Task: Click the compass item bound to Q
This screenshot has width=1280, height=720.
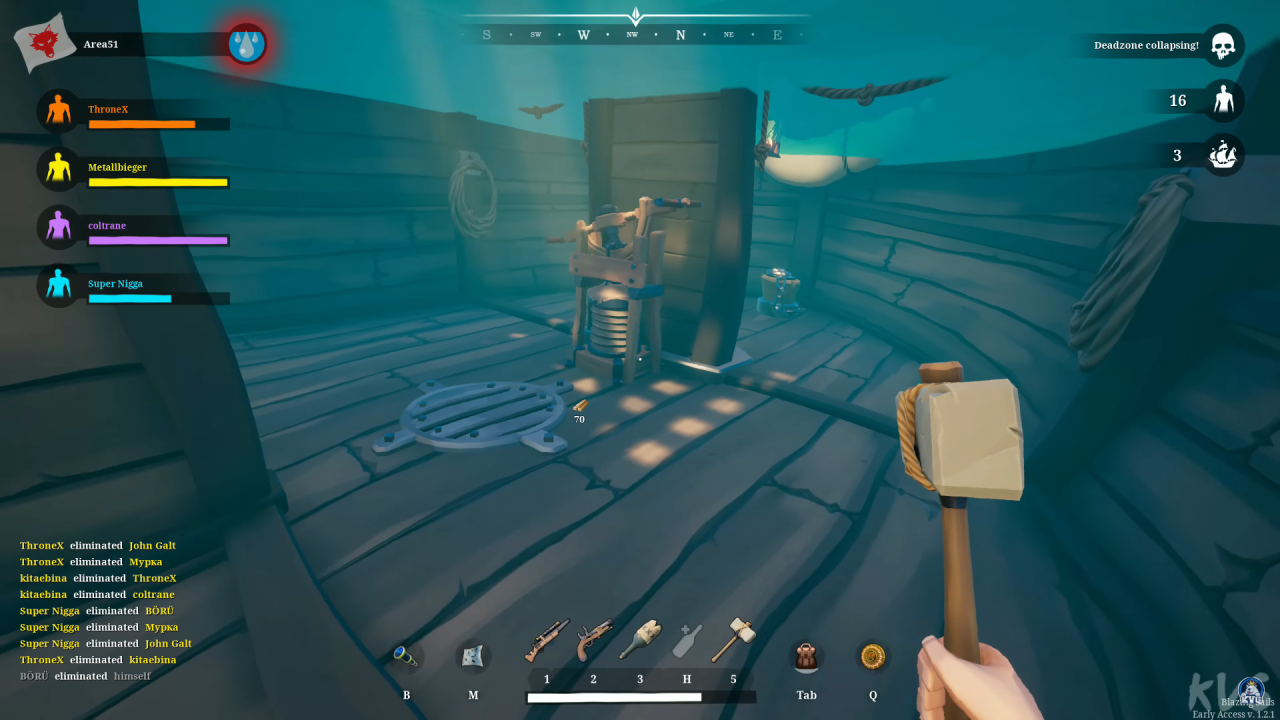Action: point(871,655)
